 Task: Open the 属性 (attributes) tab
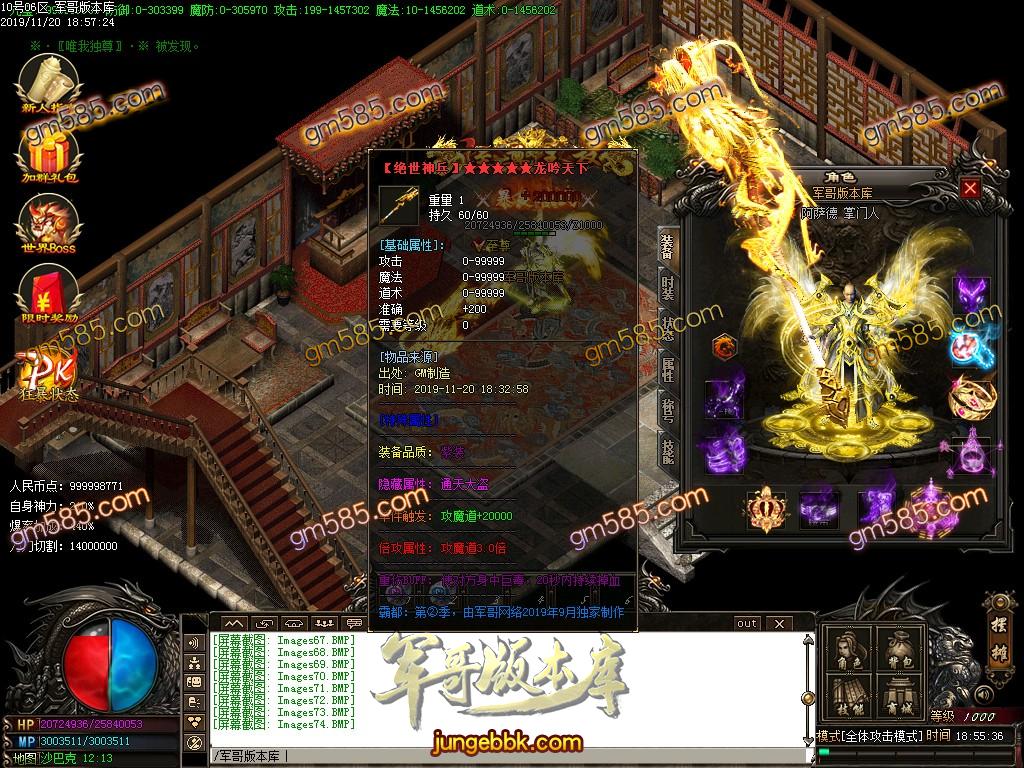[667, 370]
